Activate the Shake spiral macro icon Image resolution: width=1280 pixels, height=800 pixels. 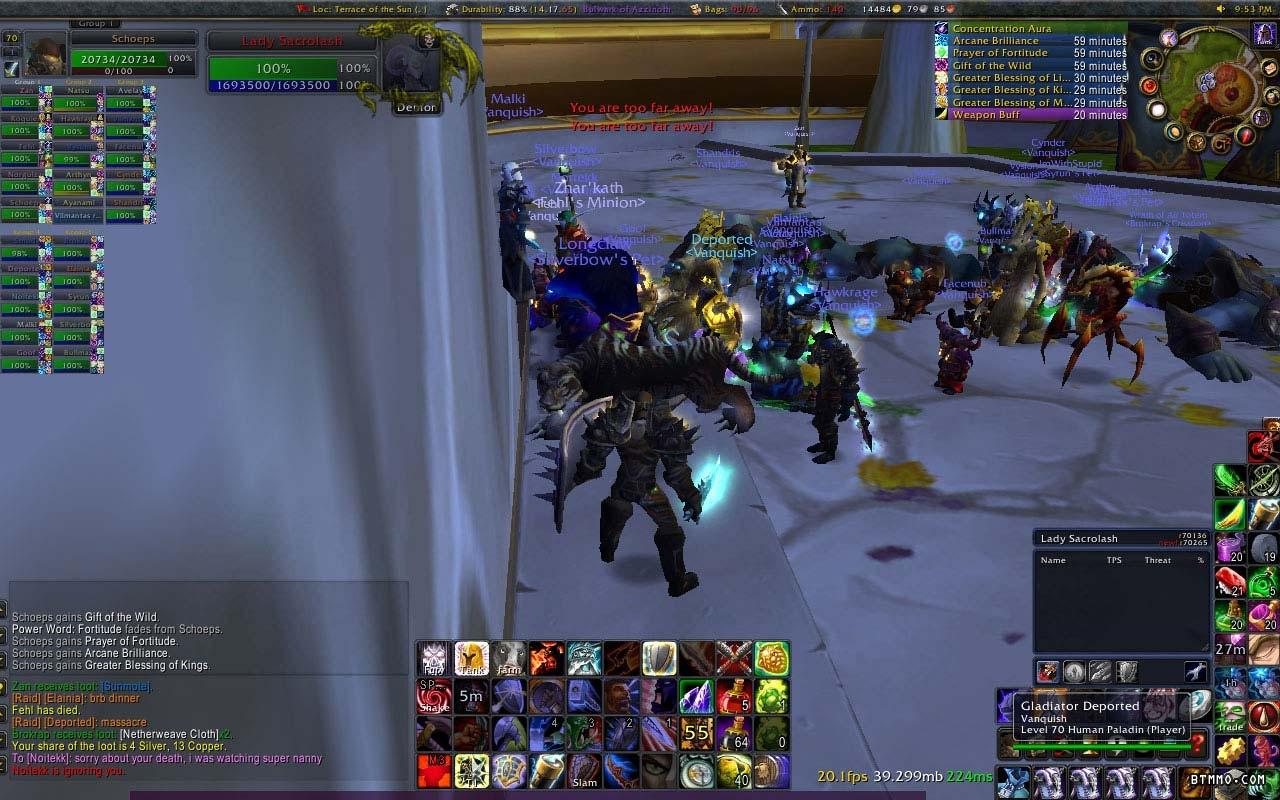click(x=434, y=696)
